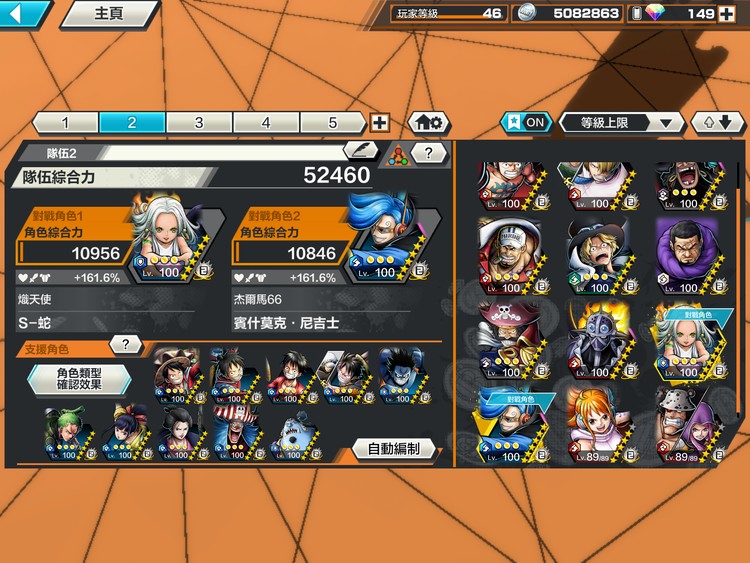Open the 支援角色 help question mark

pyautogui.click(x=125, y=345)
